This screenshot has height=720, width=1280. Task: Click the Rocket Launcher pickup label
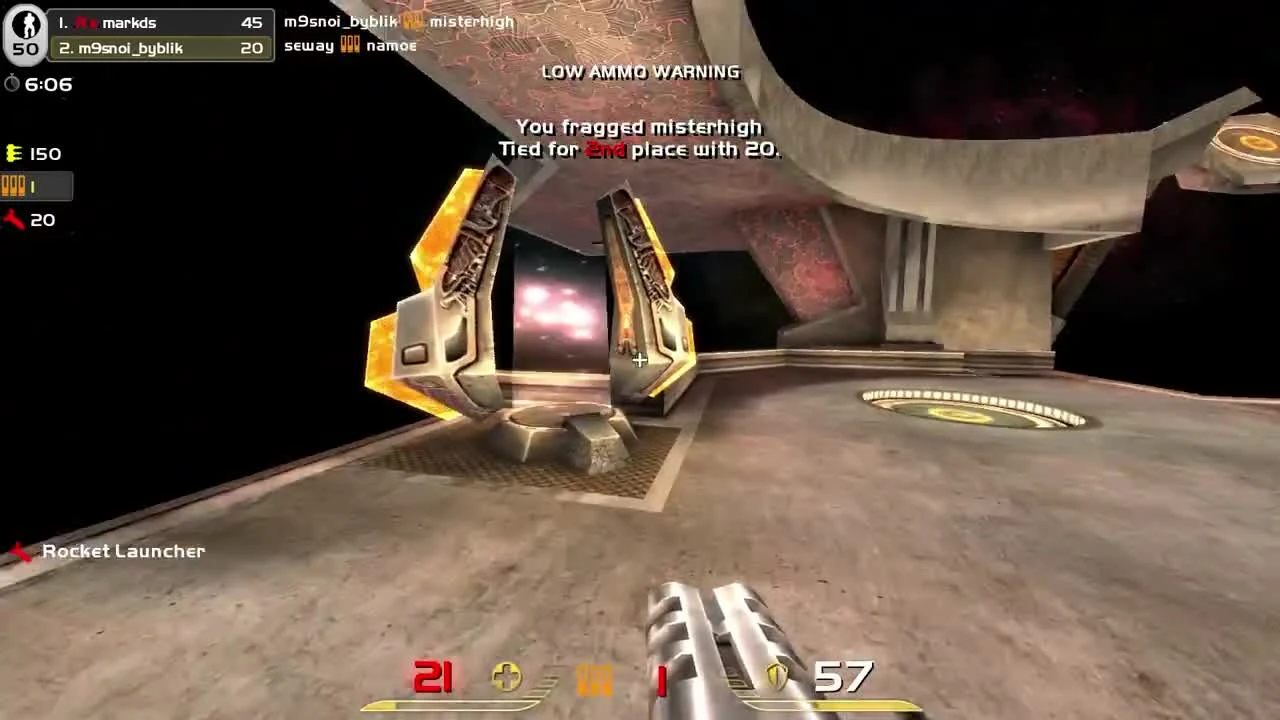(123, 551)
